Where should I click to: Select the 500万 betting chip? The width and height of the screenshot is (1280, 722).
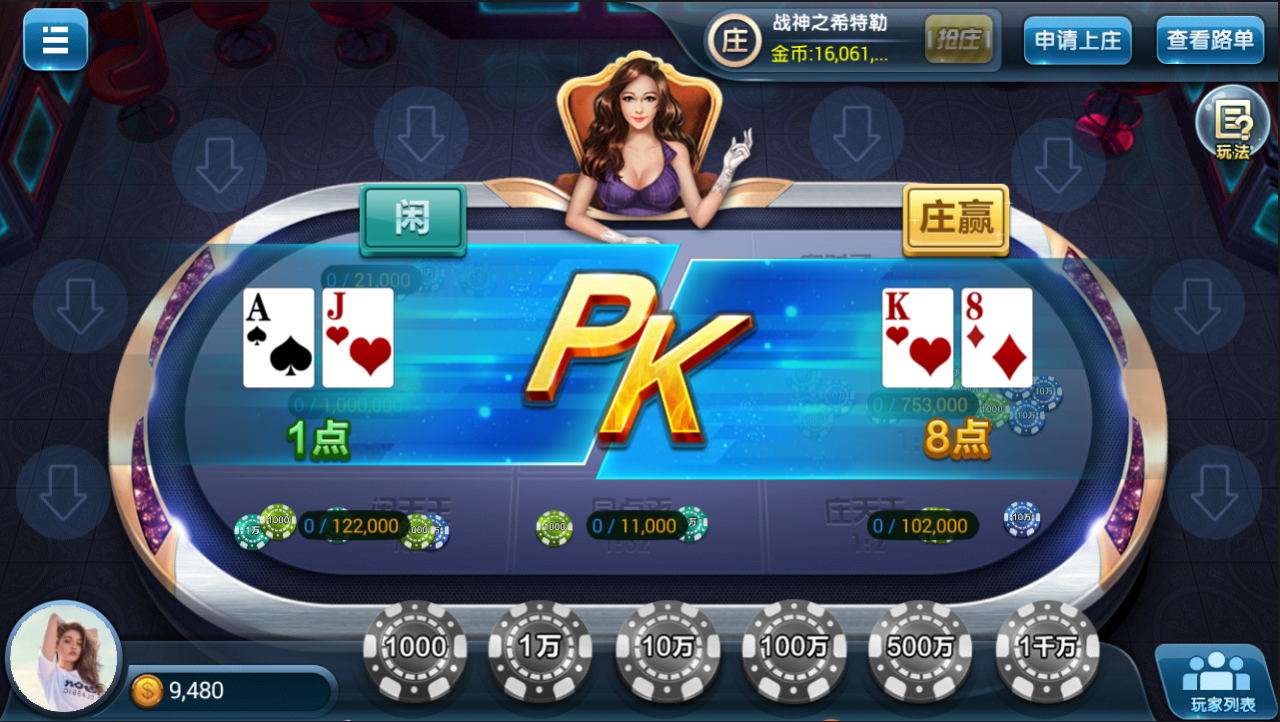click(919, 647)
